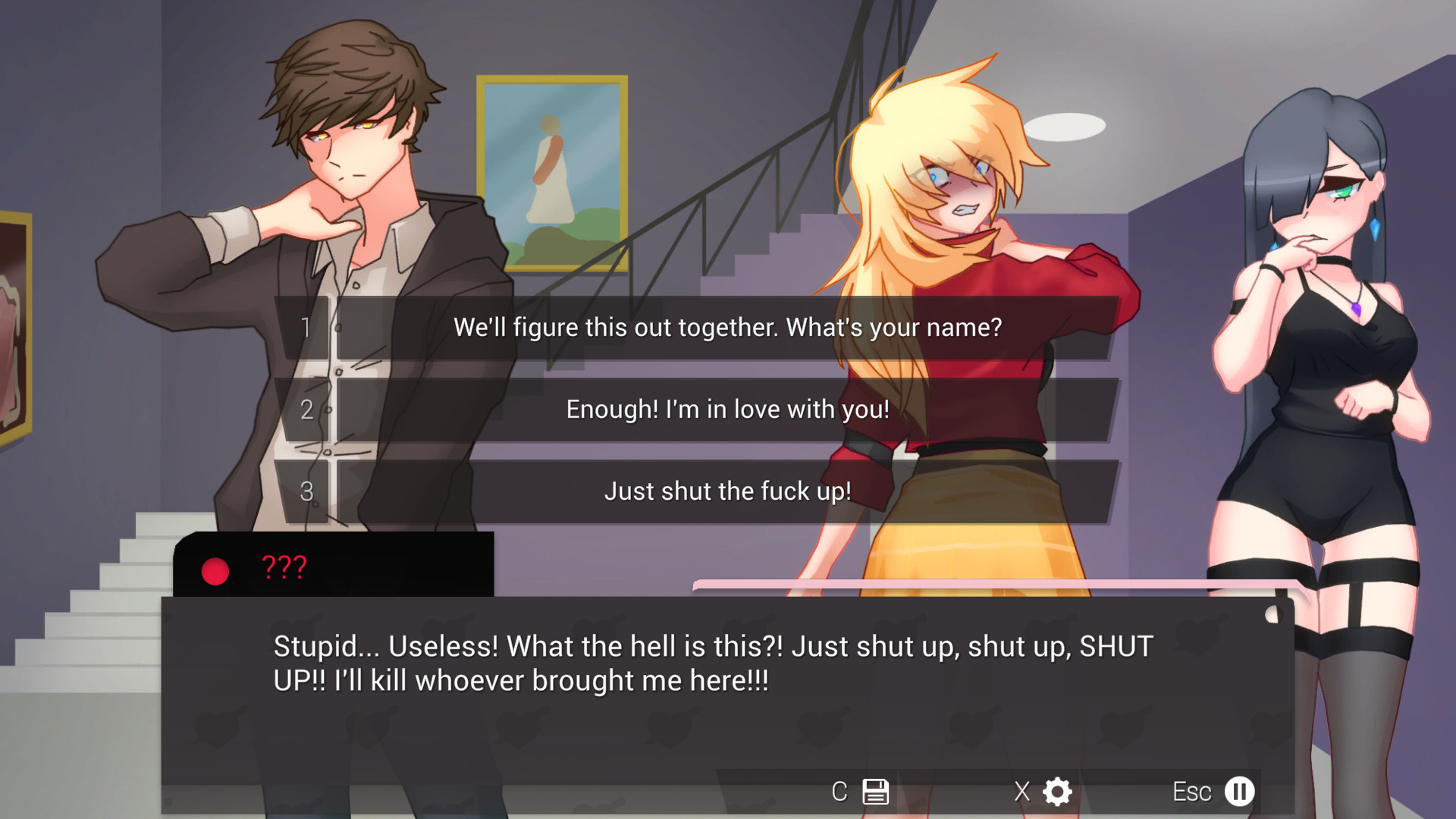The height and width of the screenshot is (819, 1456).
Task: Click the number 1 on the first choice
Action: click(x=308, y=327)
